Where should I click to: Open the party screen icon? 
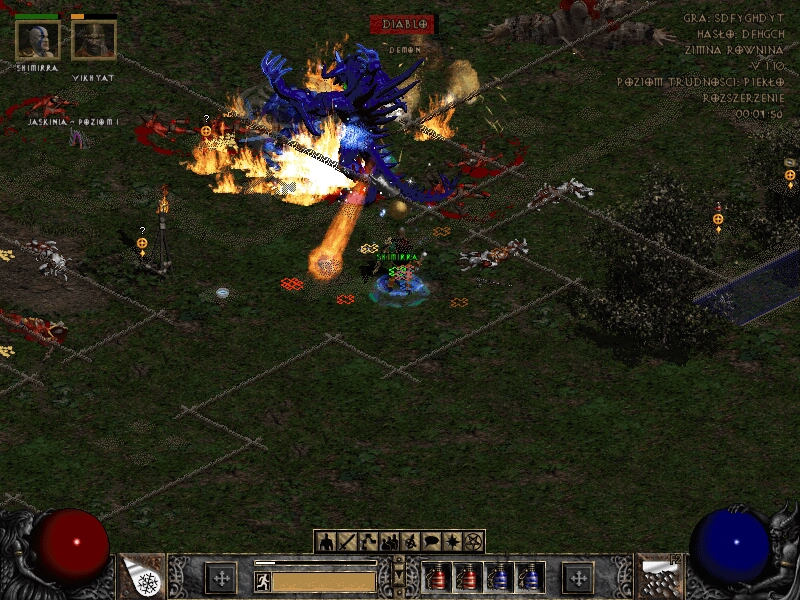pos(389,541)
